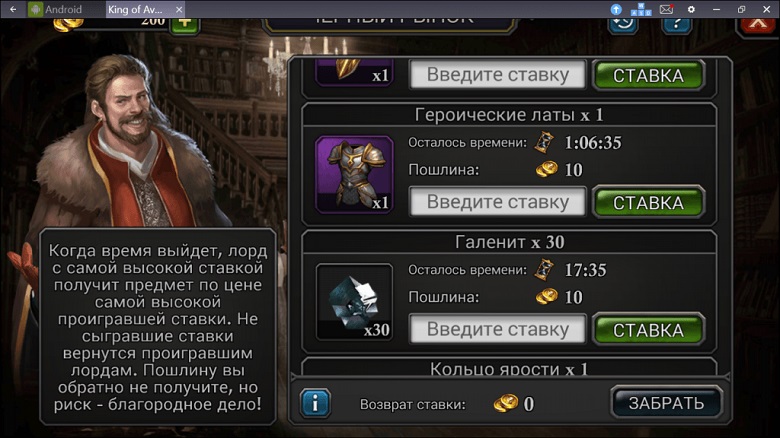Select the Heroic Armor item icon

pos(354,175)
